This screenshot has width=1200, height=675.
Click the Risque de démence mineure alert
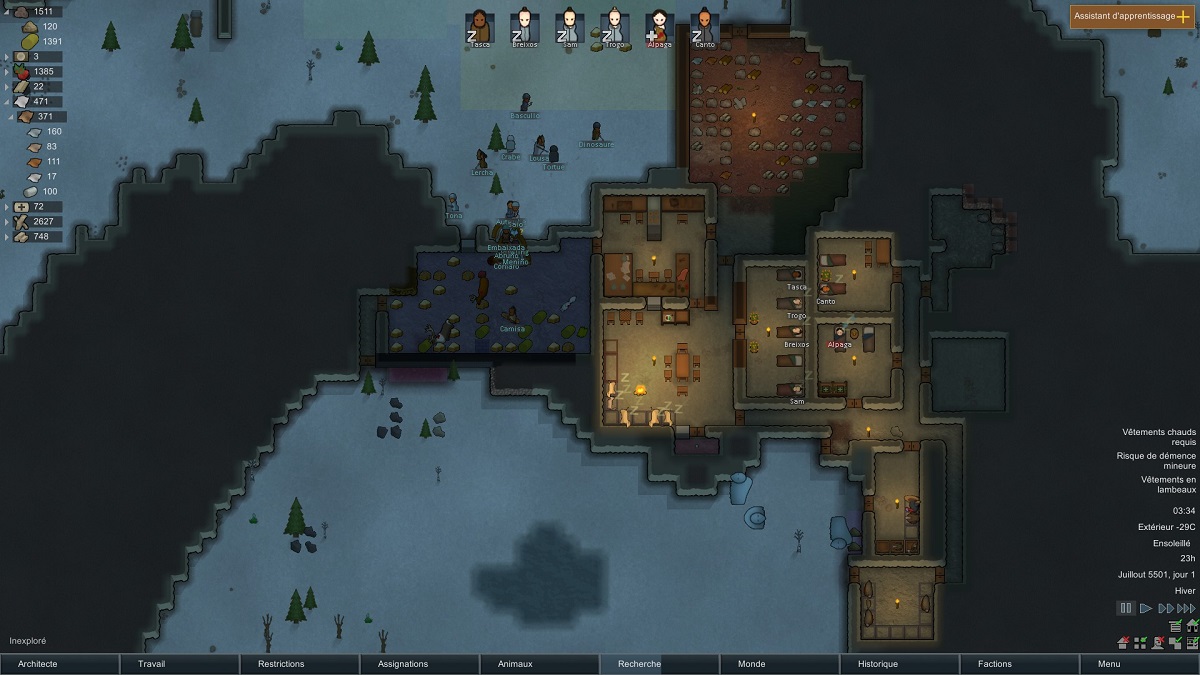coord(1158,460)
